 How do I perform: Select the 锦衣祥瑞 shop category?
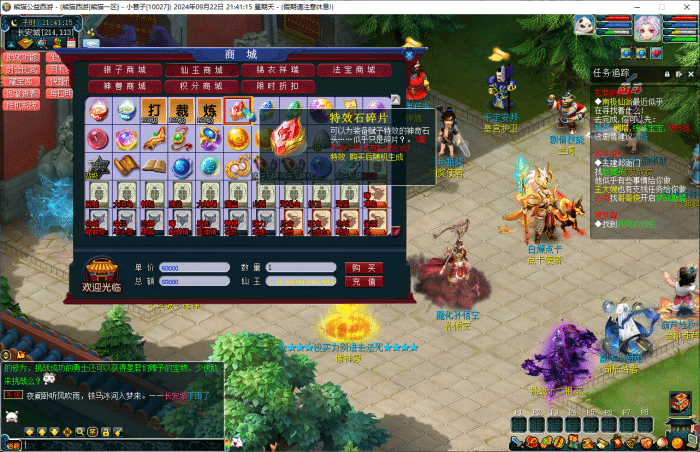pyautogui.click(x=278, y=71)
